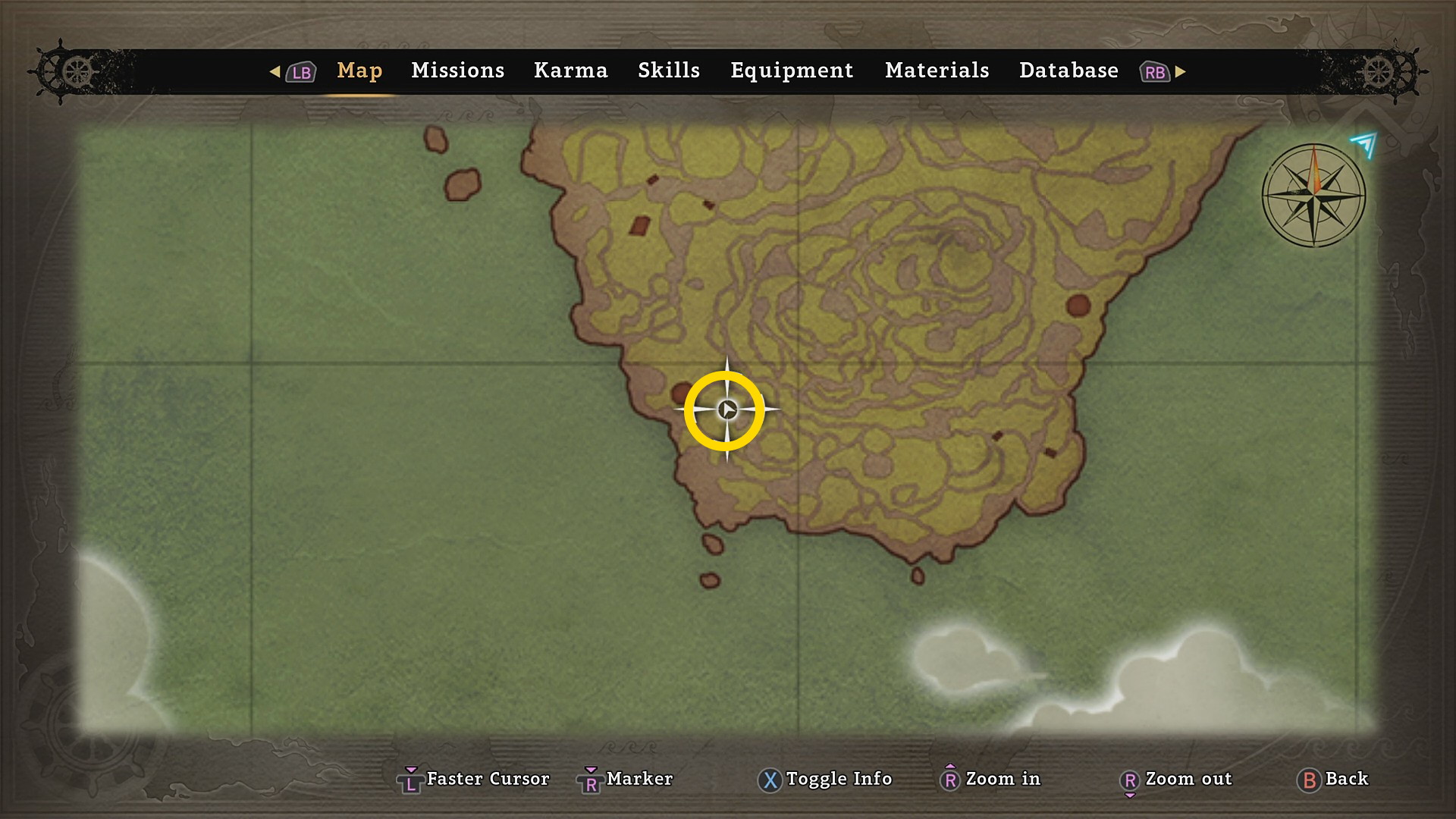Viewport: 1456px width, 819px height.
Task: Switch to the Map tab
Action: click(x=359, y=71)
